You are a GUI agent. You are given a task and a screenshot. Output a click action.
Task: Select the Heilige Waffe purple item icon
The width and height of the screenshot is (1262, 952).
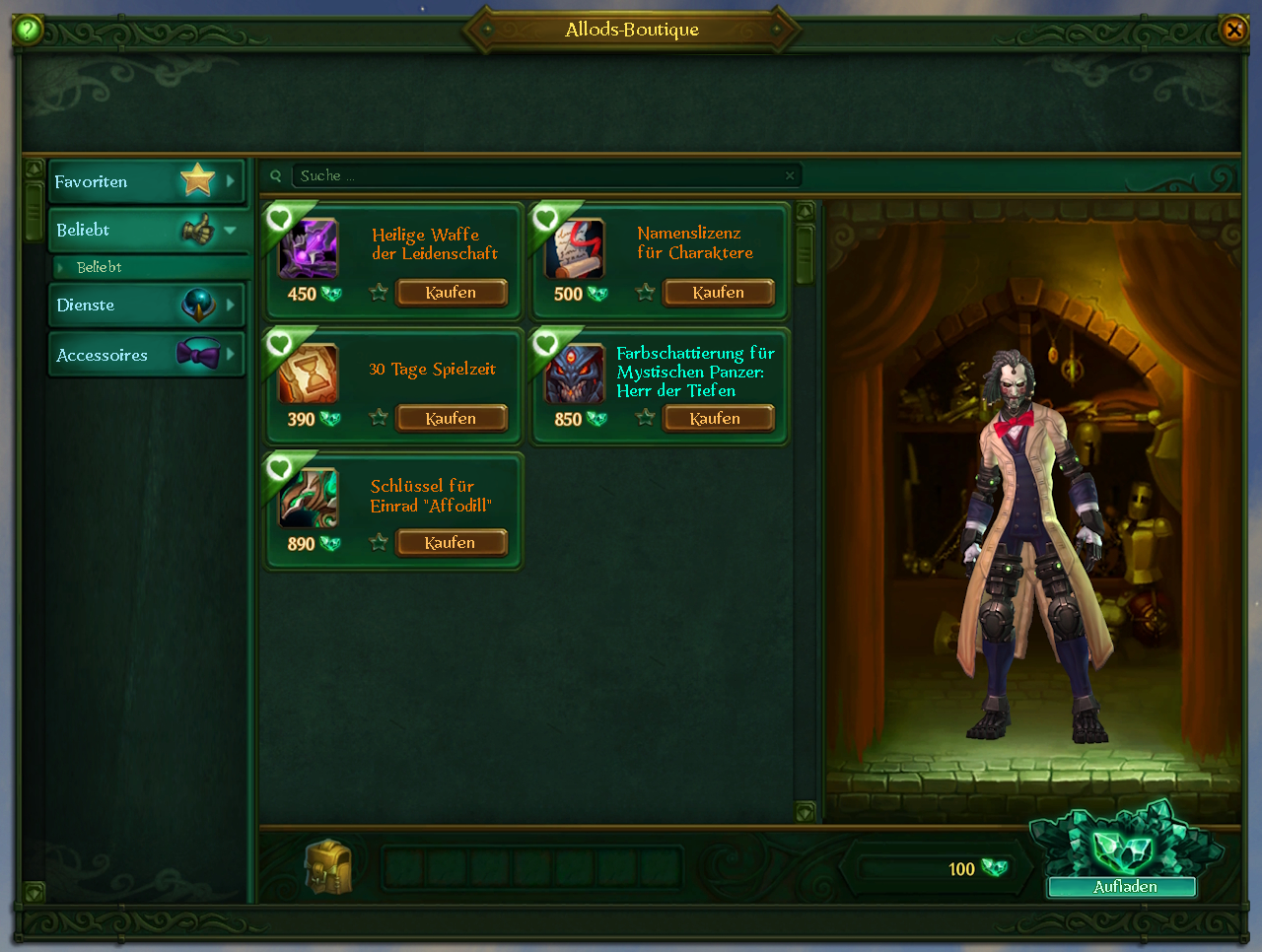coord(309,248)
